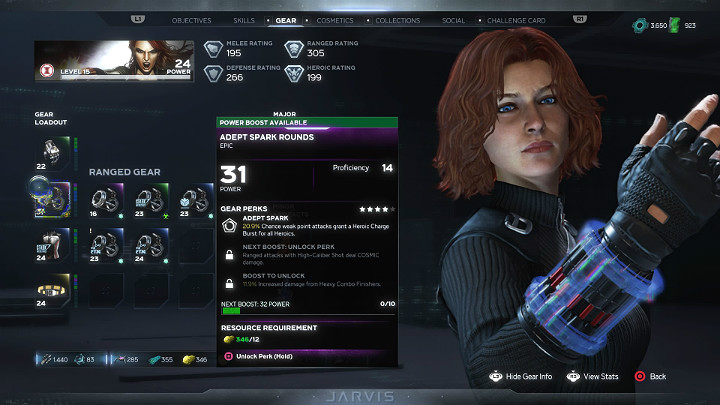Open the Objectives tab
Screen dimensions: 720x405
coord(191,20)
